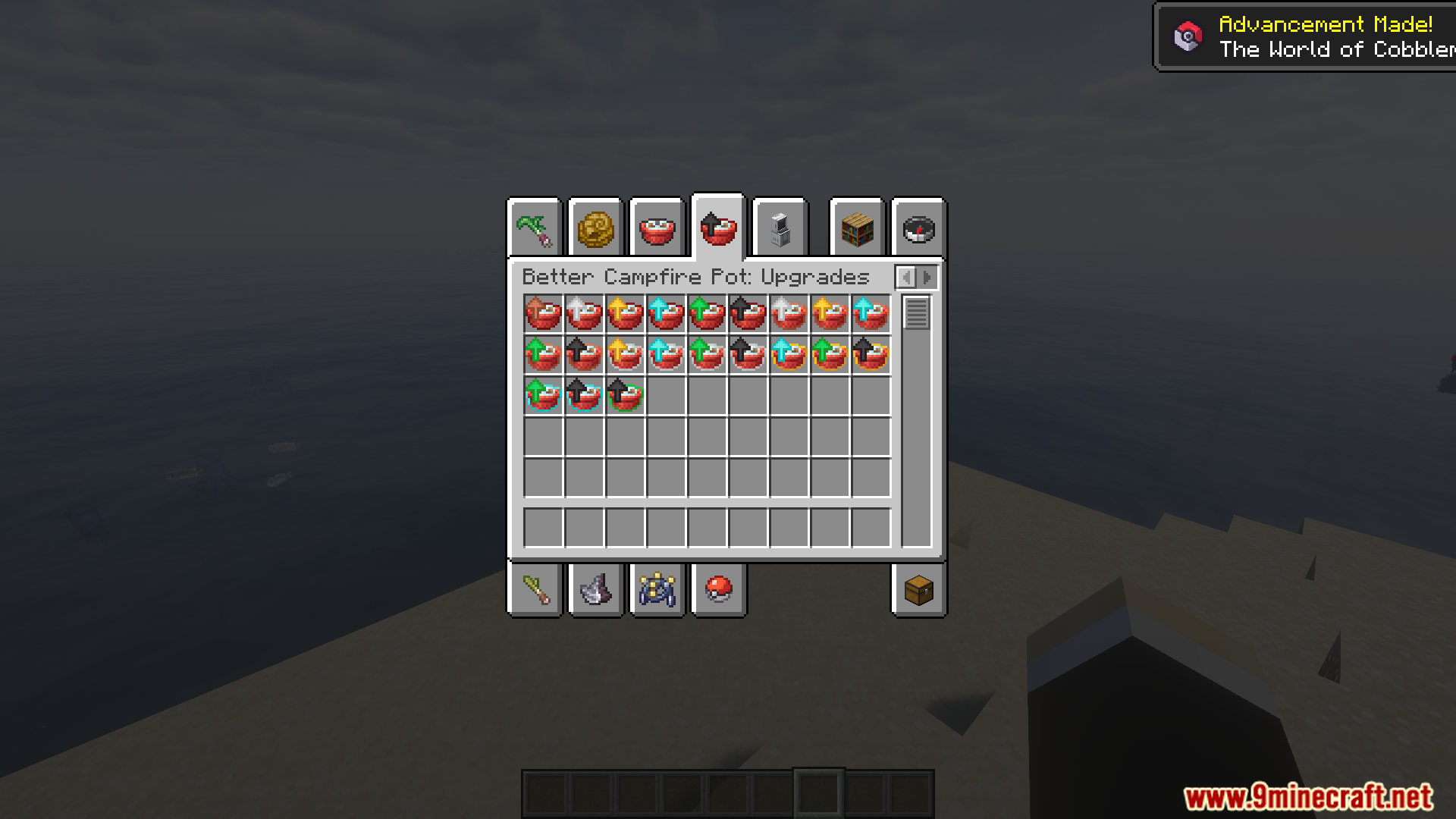Image resolution: width=1456 pixels, height=819 pixels.
Task: Open the chest inventory tab
Action: (x=918, y=591)
